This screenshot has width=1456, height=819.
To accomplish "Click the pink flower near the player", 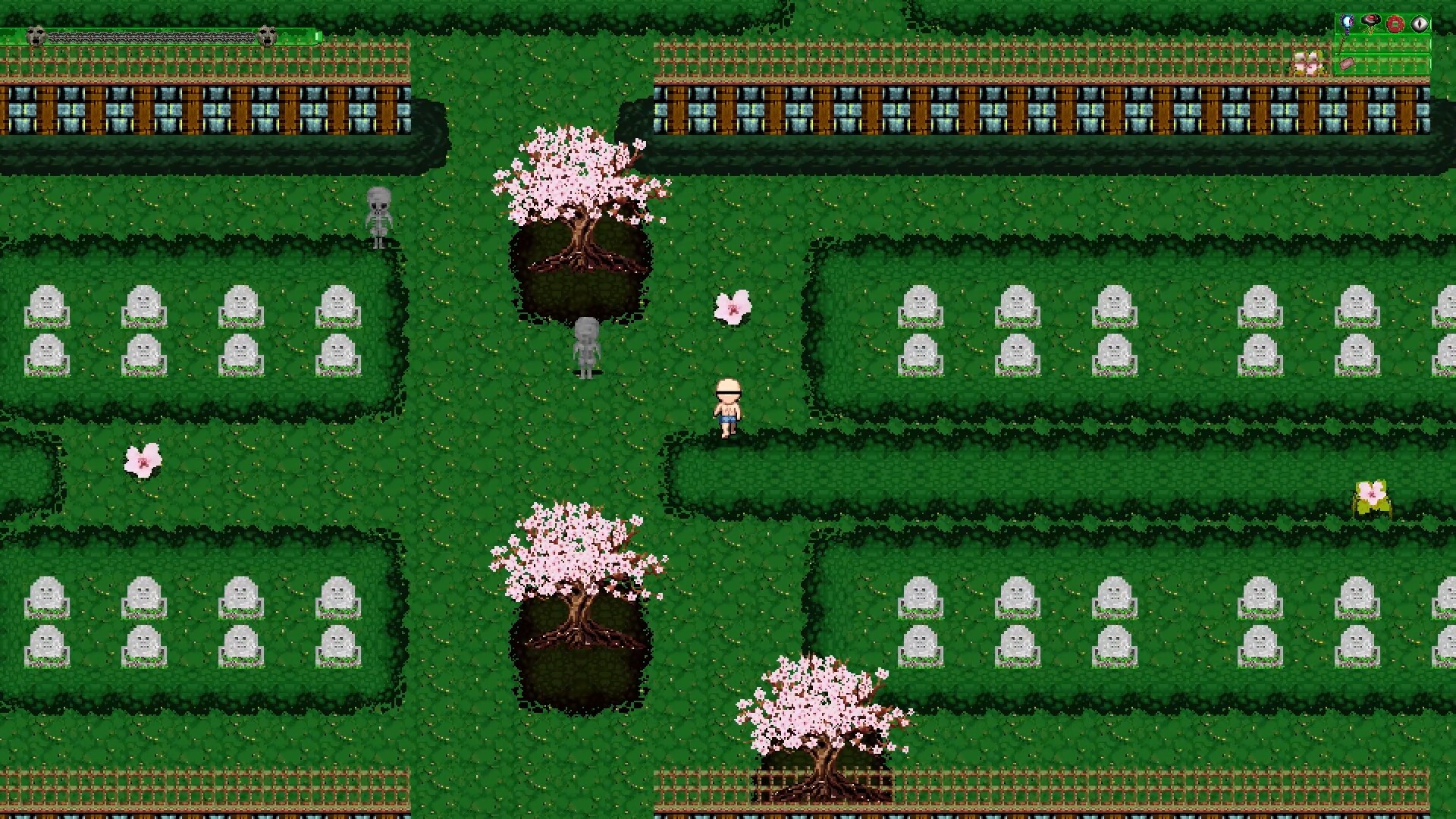I will click(731, 307).
